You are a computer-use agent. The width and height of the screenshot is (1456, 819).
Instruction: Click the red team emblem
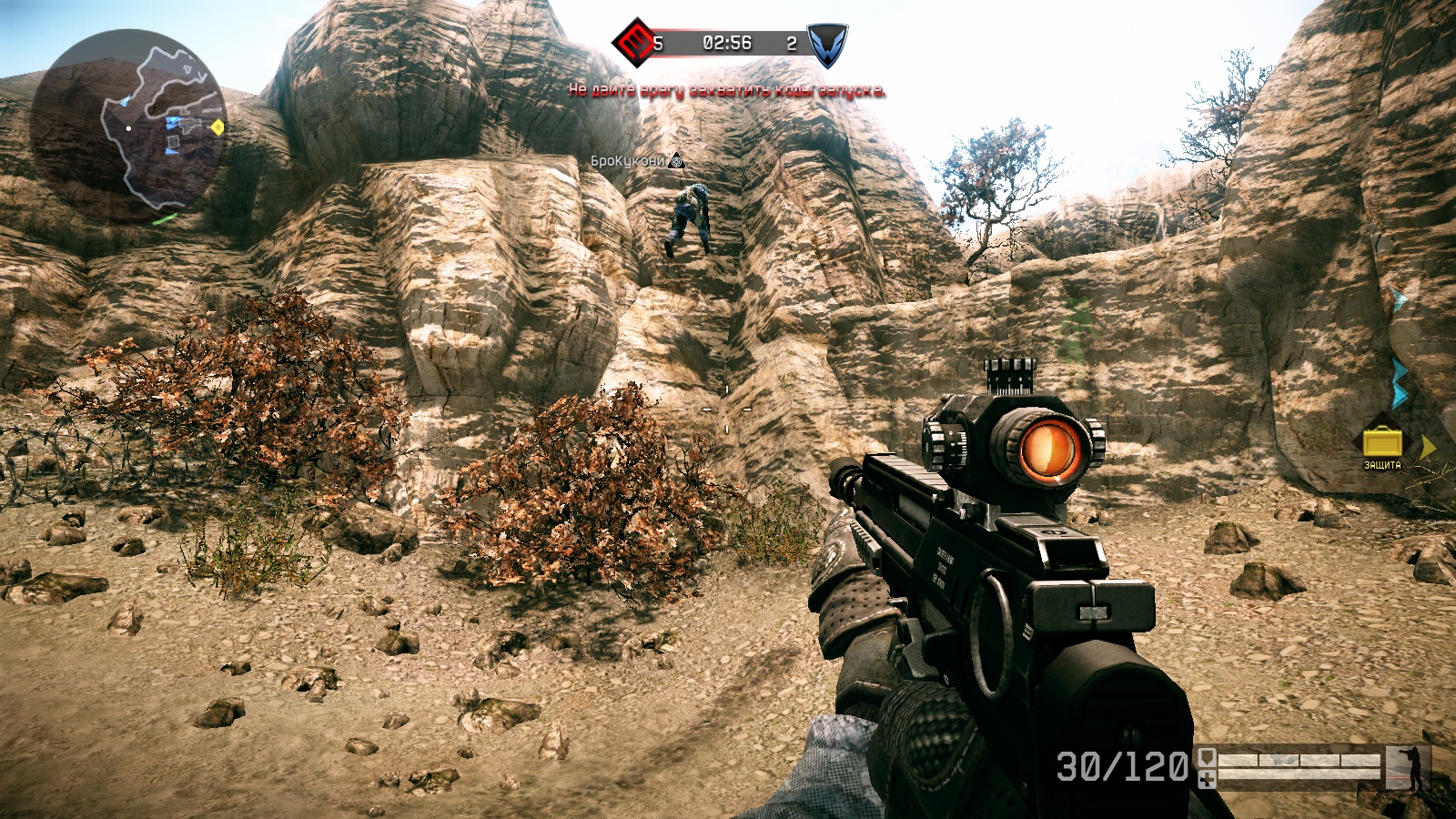coord(634,42)
